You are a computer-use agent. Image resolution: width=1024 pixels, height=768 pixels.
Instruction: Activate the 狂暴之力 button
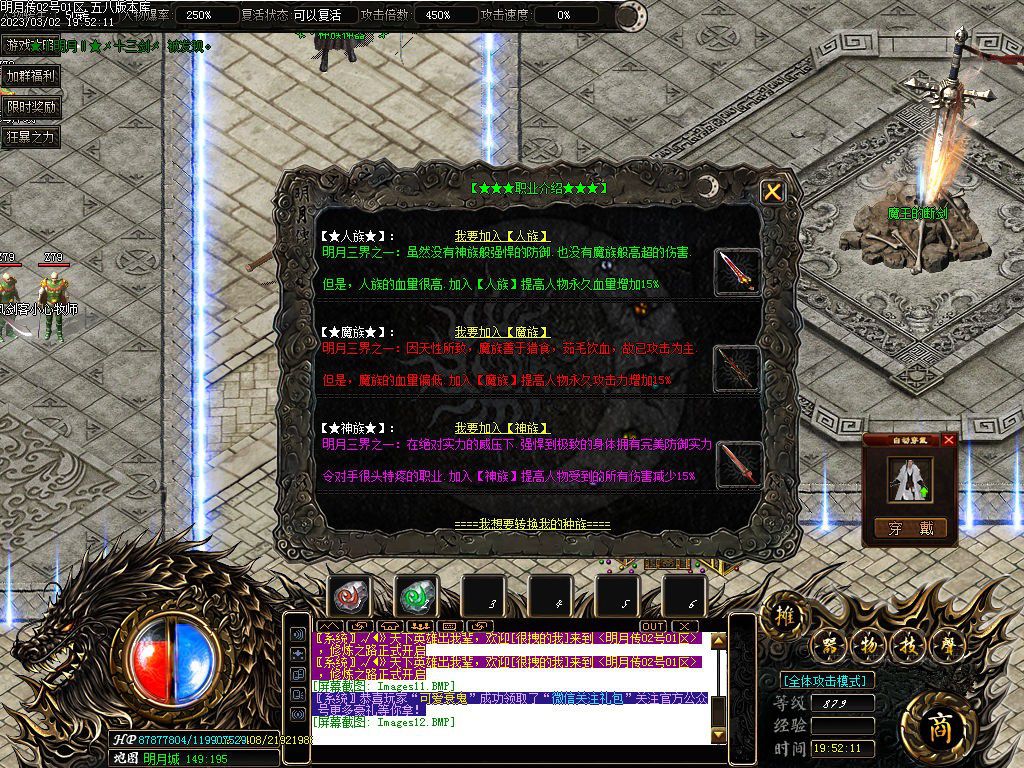[x=30, y=137]
